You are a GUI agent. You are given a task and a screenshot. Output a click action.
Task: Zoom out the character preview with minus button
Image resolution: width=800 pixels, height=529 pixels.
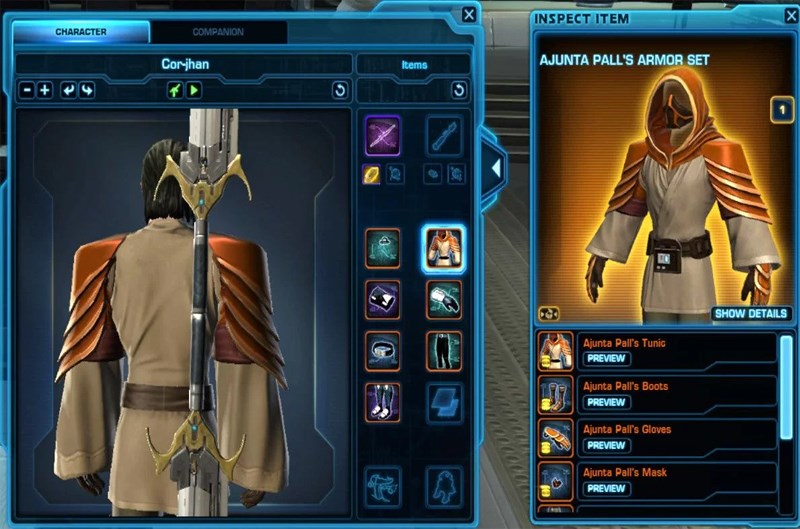[x=27, y=91]
